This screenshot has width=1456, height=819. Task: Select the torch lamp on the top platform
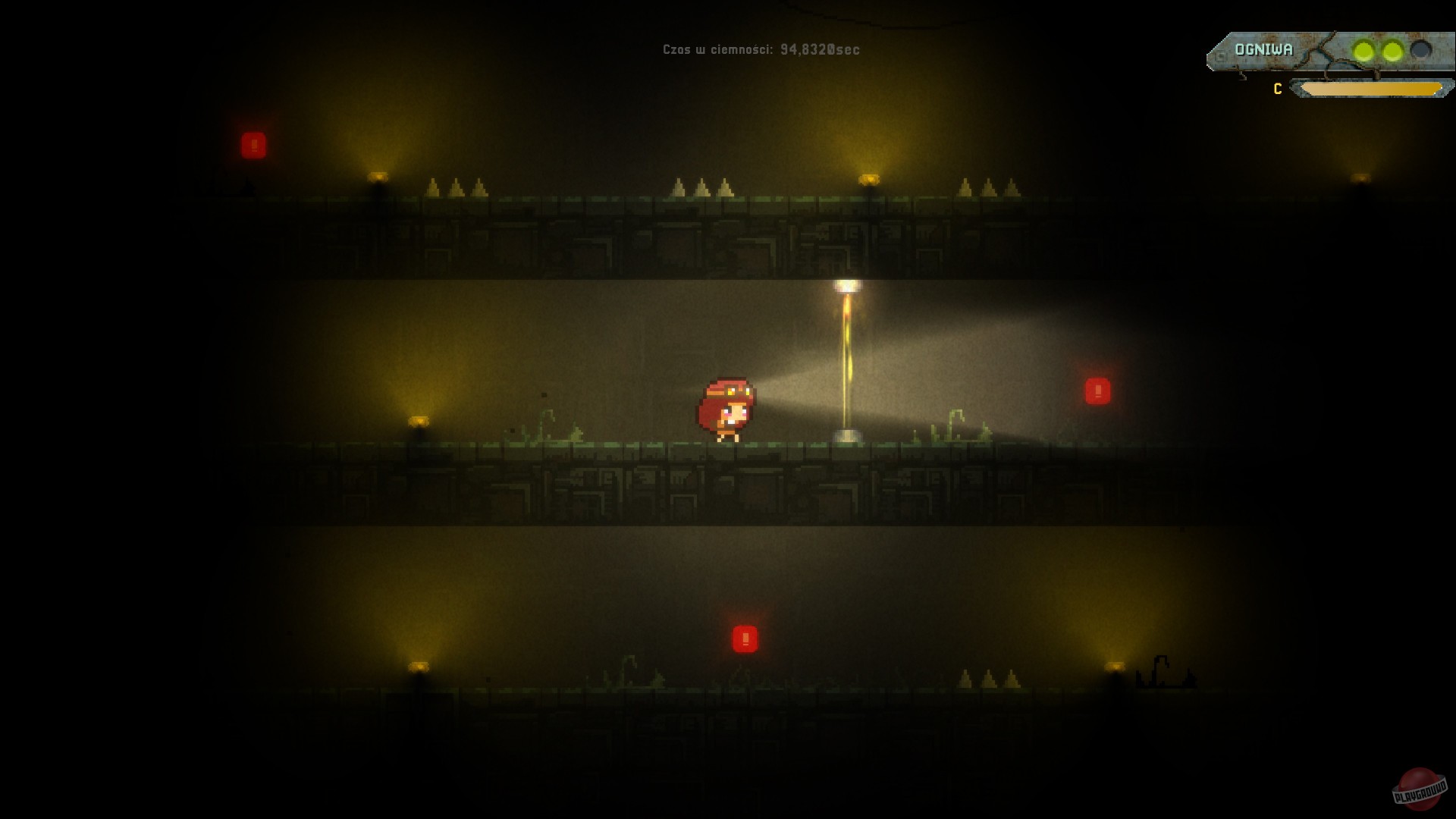[x=378, y=175]
